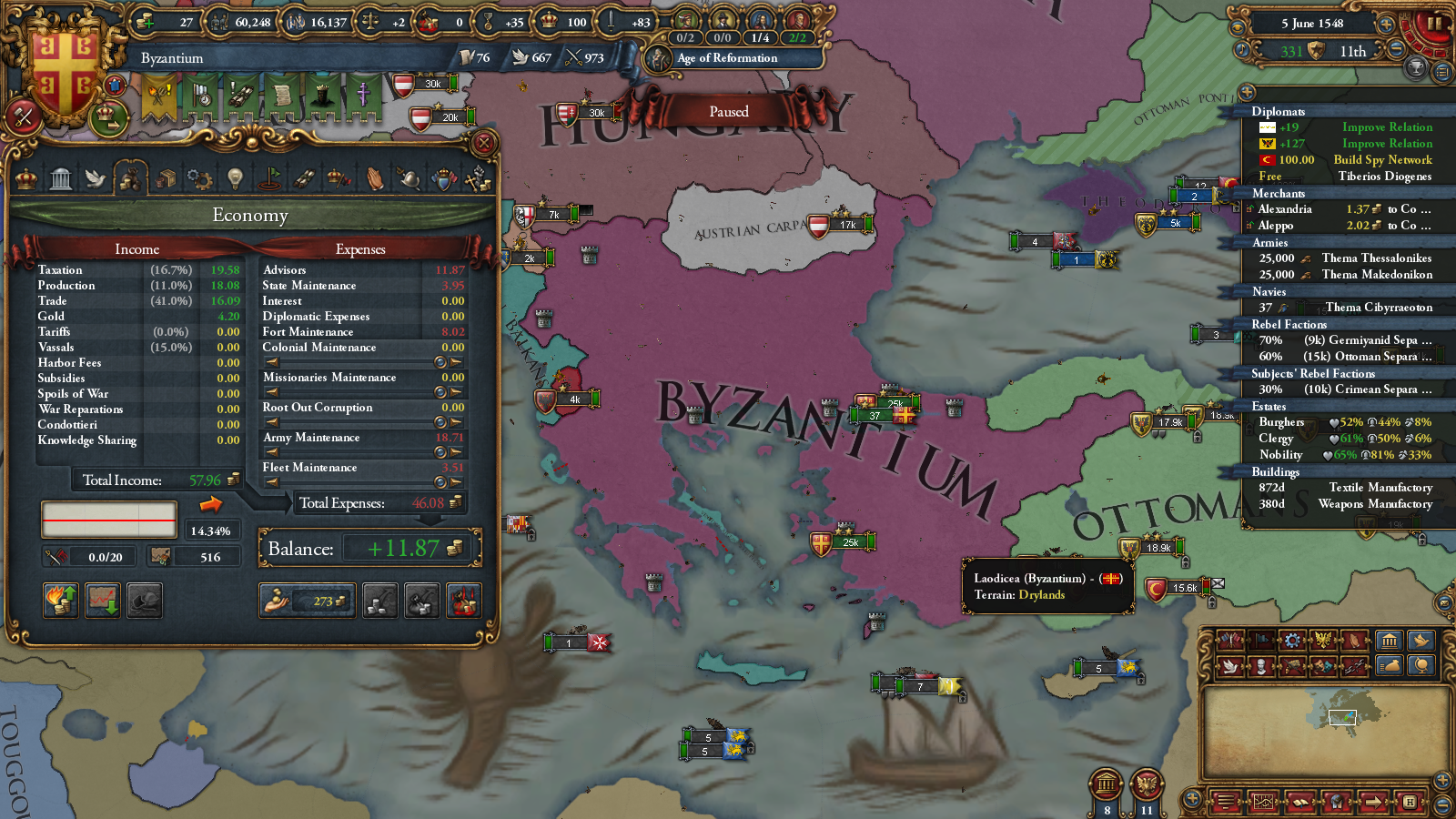Switch to the Government tab

tap(62, 177)
